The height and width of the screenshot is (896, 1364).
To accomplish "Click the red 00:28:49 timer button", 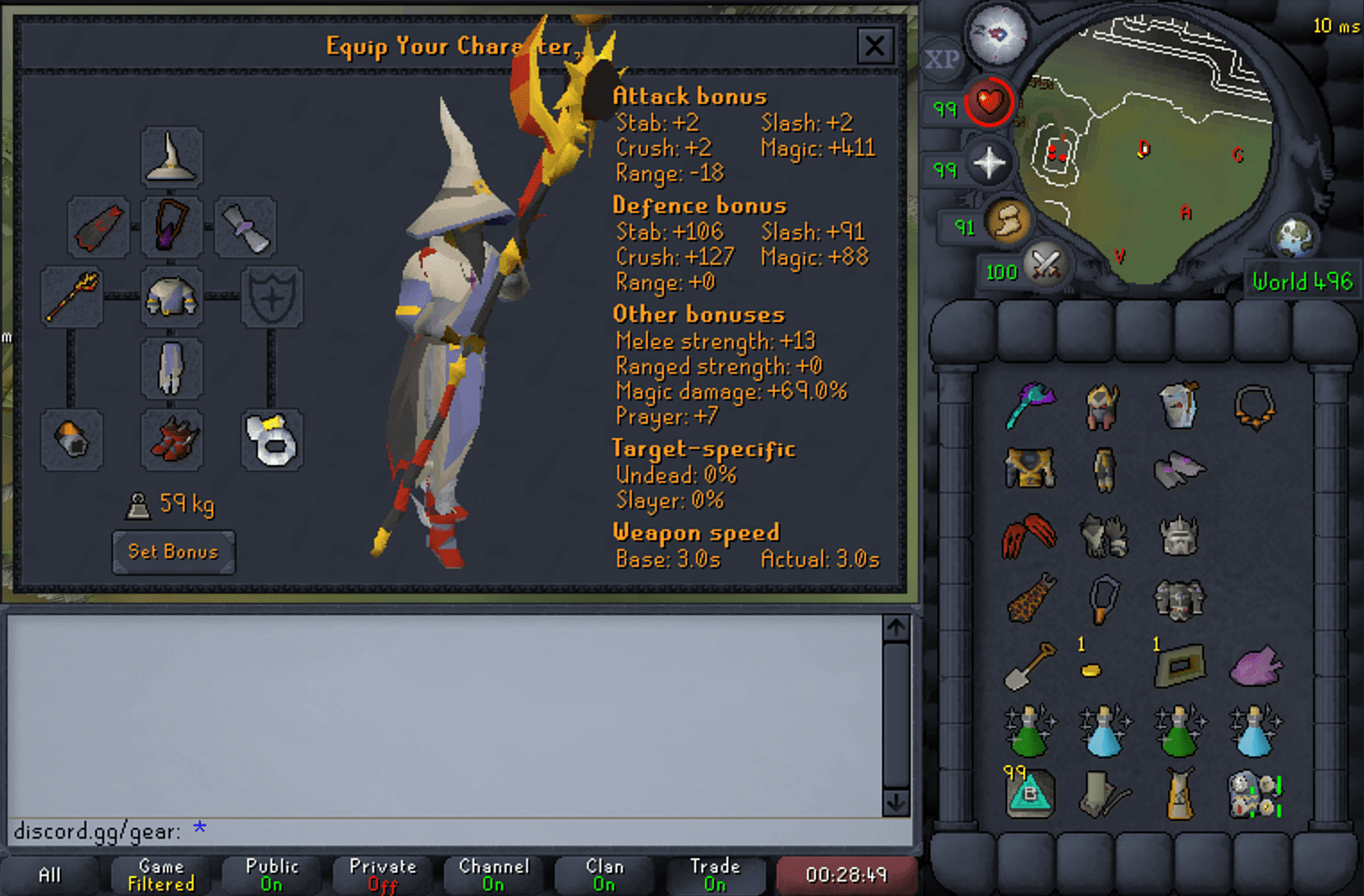I will tap(847, 874).
